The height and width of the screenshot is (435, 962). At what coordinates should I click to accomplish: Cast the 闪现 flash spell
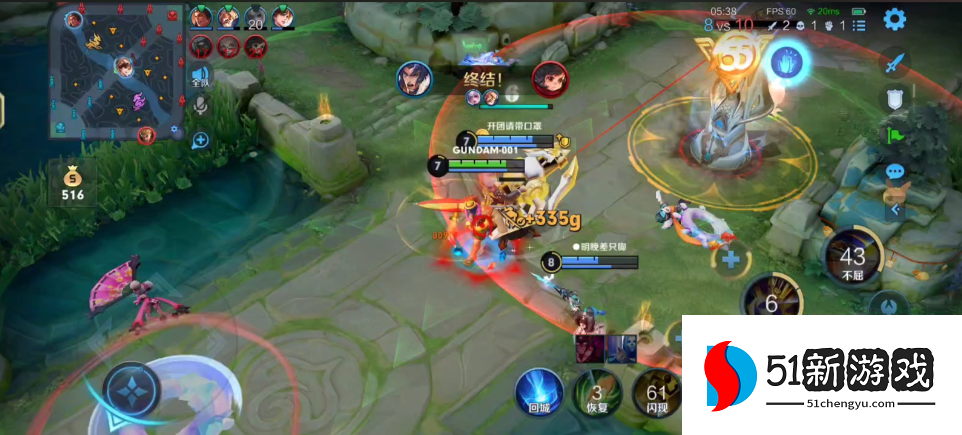[x=657, y=392]
